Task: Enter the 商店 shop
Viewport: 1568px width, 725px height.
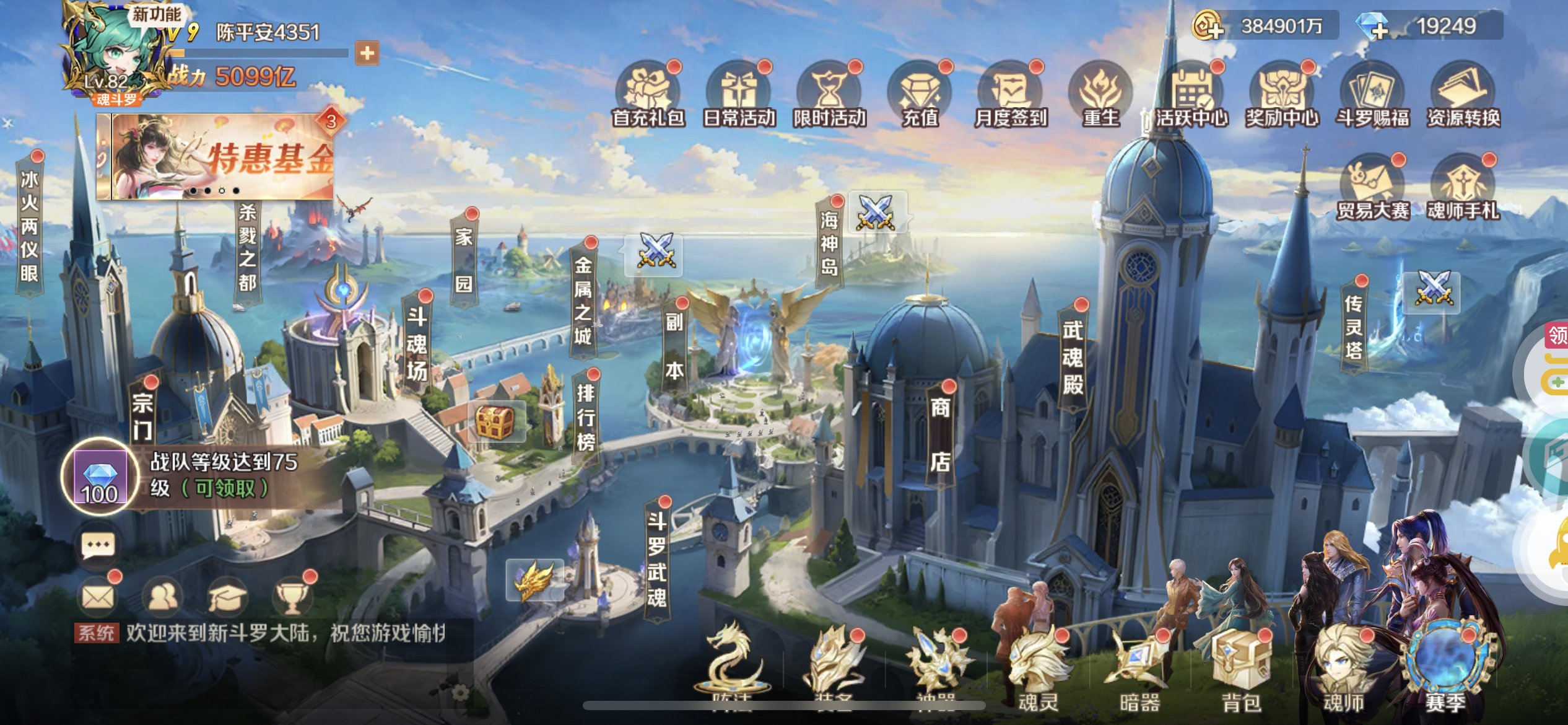Action: coord(939,434)
